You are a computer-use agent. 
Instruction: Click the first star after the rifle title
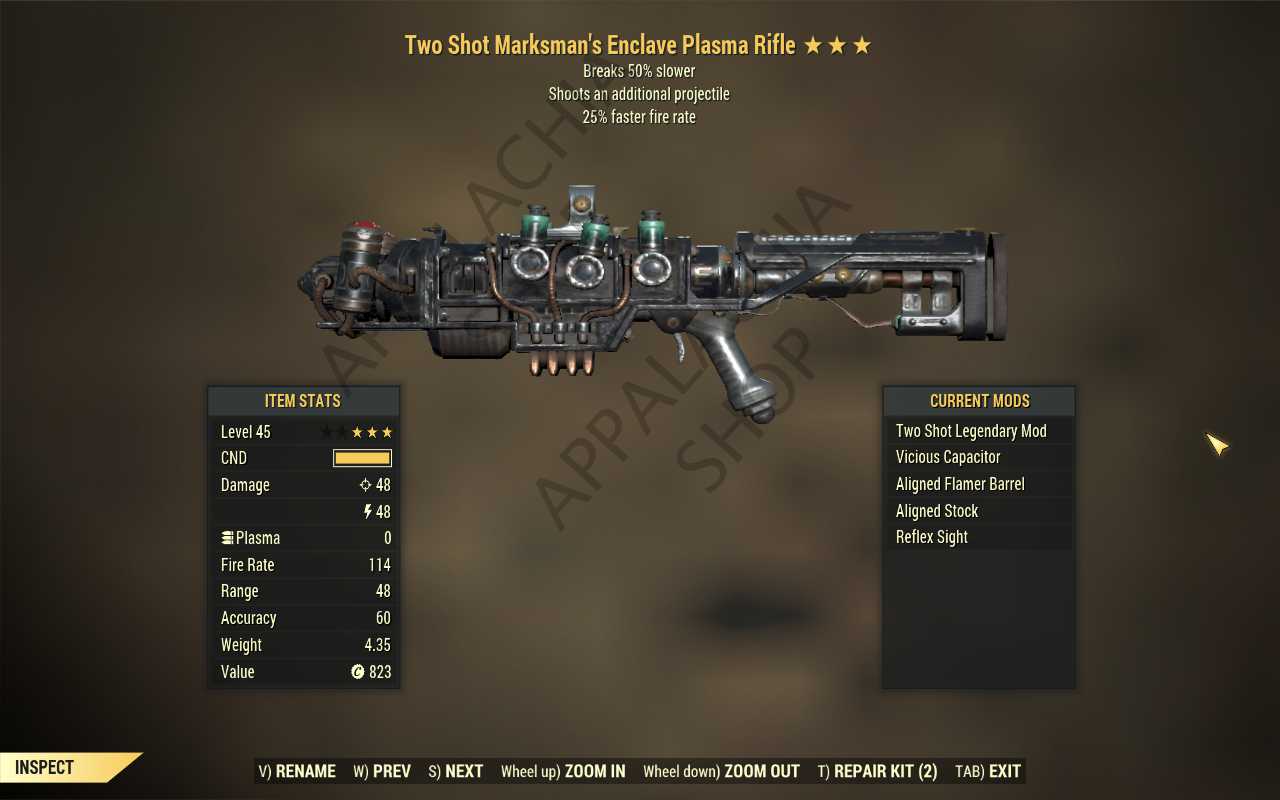pyautogui.click(x=812, y=44)
